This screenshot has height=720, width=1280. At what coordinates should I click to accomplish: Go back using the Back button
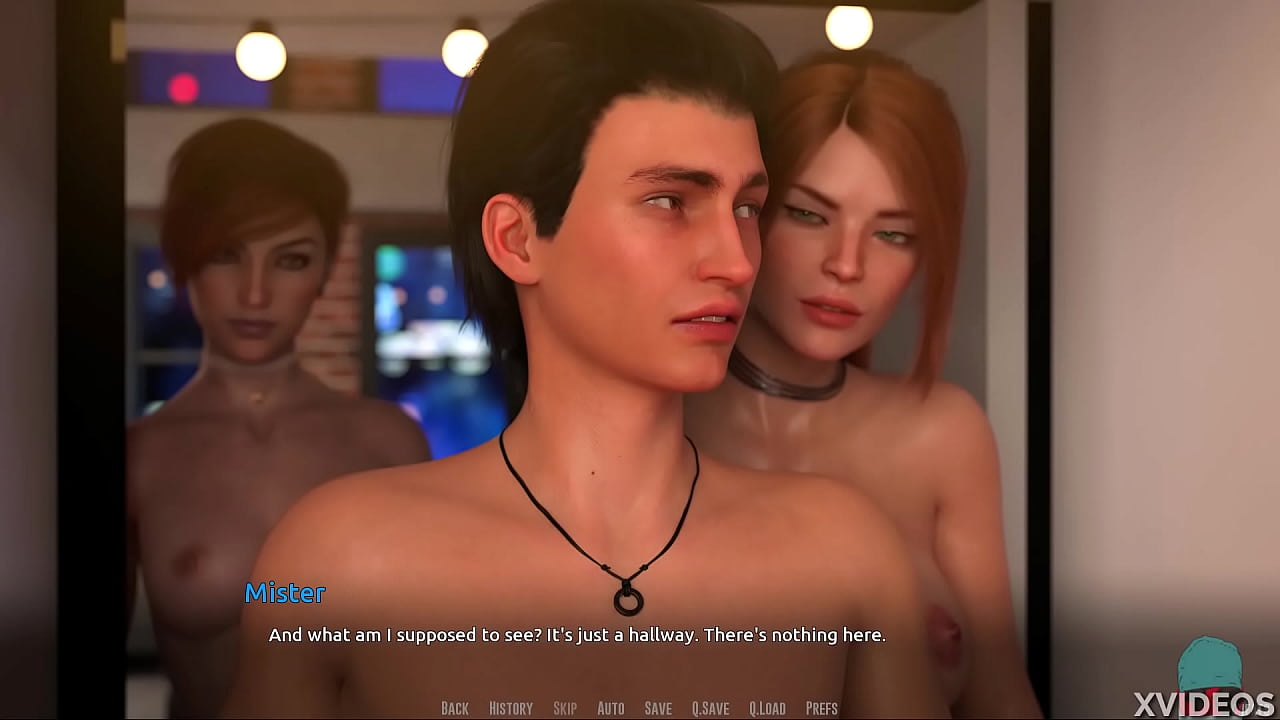(x=455, y=708)
